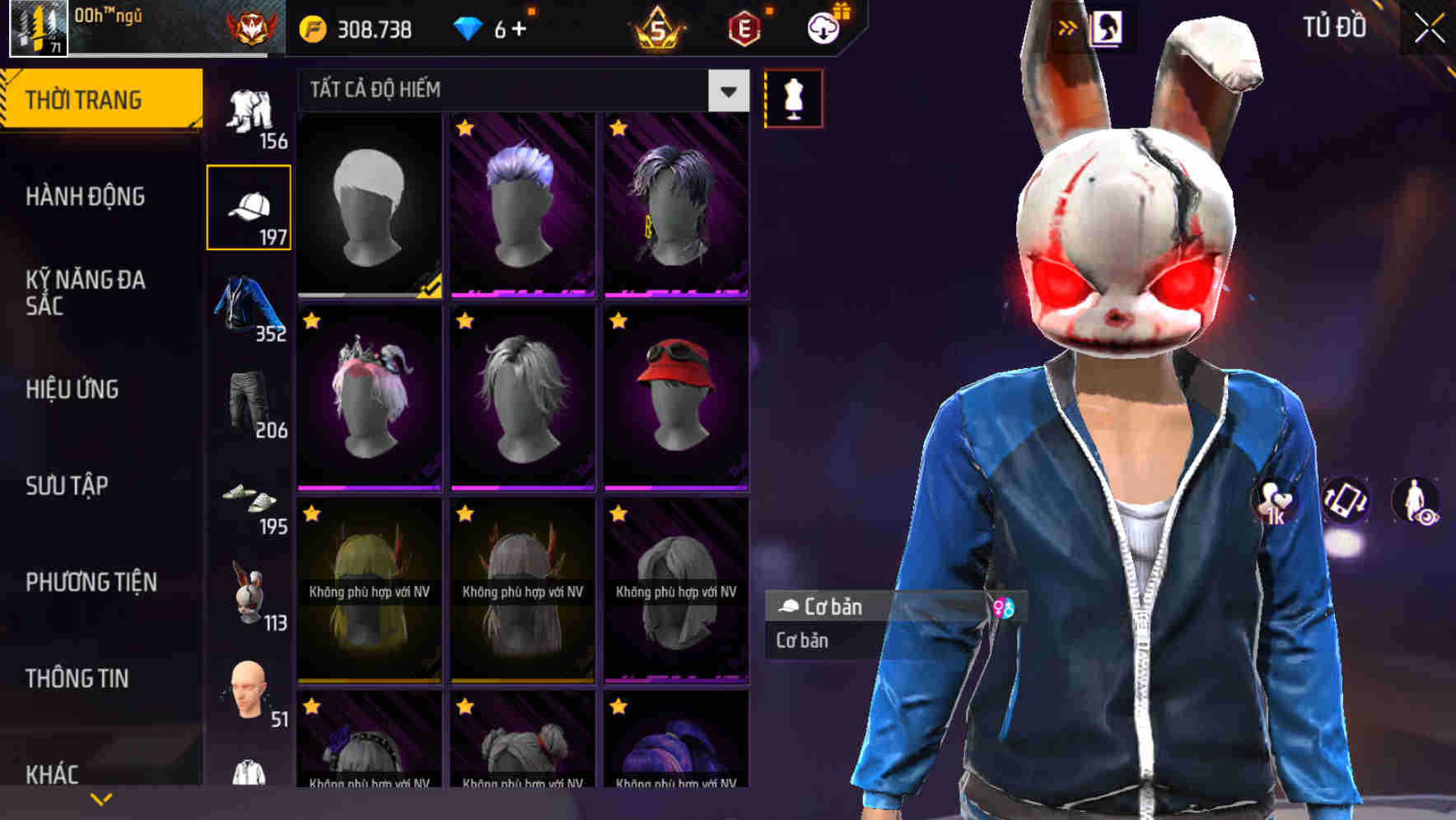Screen dimensions: 1456x820
Task: Expand the chevron below KHÁC in the sidebar
Action: tap(100, 797)
